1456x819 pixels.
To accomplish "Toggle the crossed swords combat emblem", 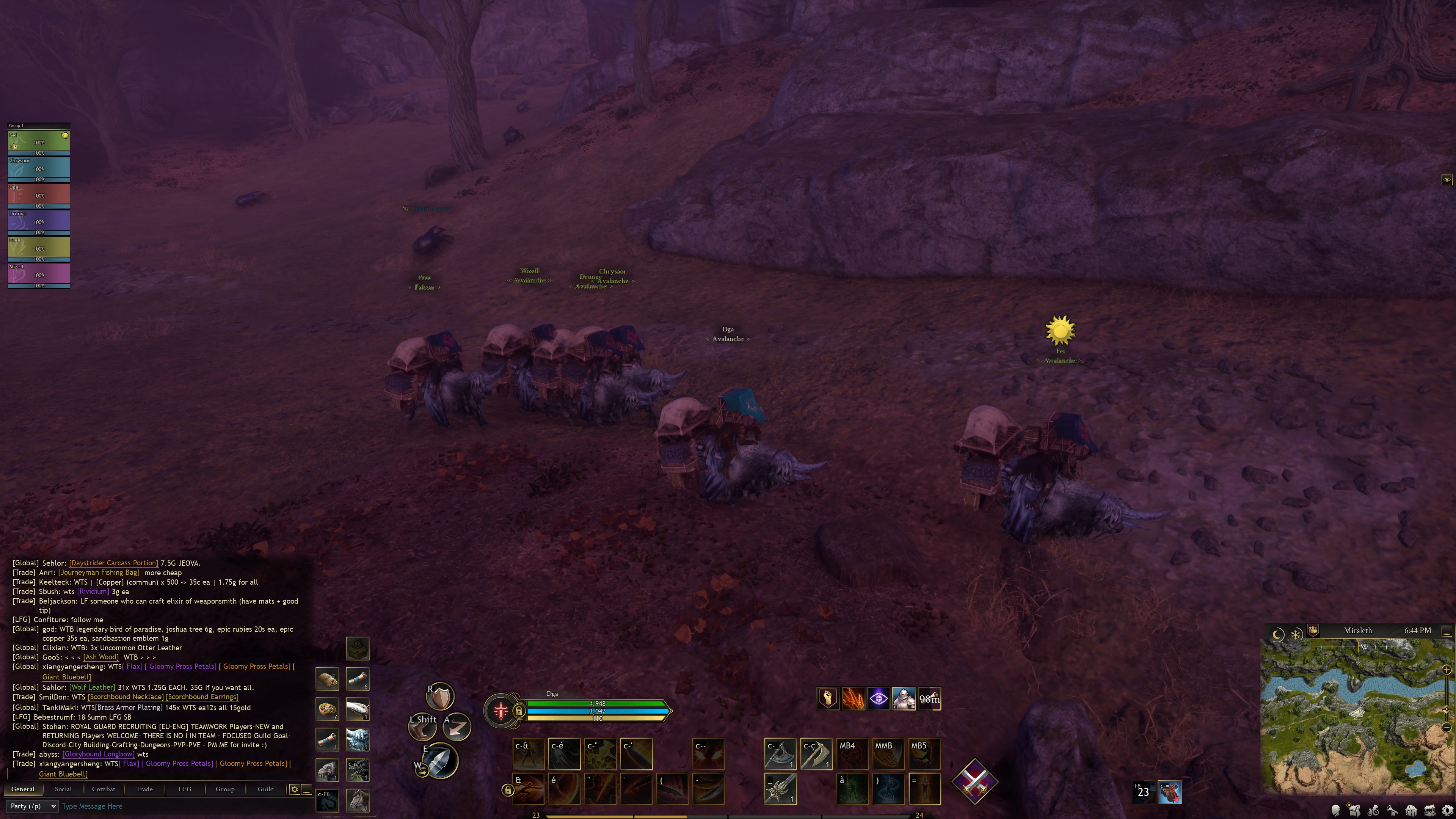I will 974,782.
